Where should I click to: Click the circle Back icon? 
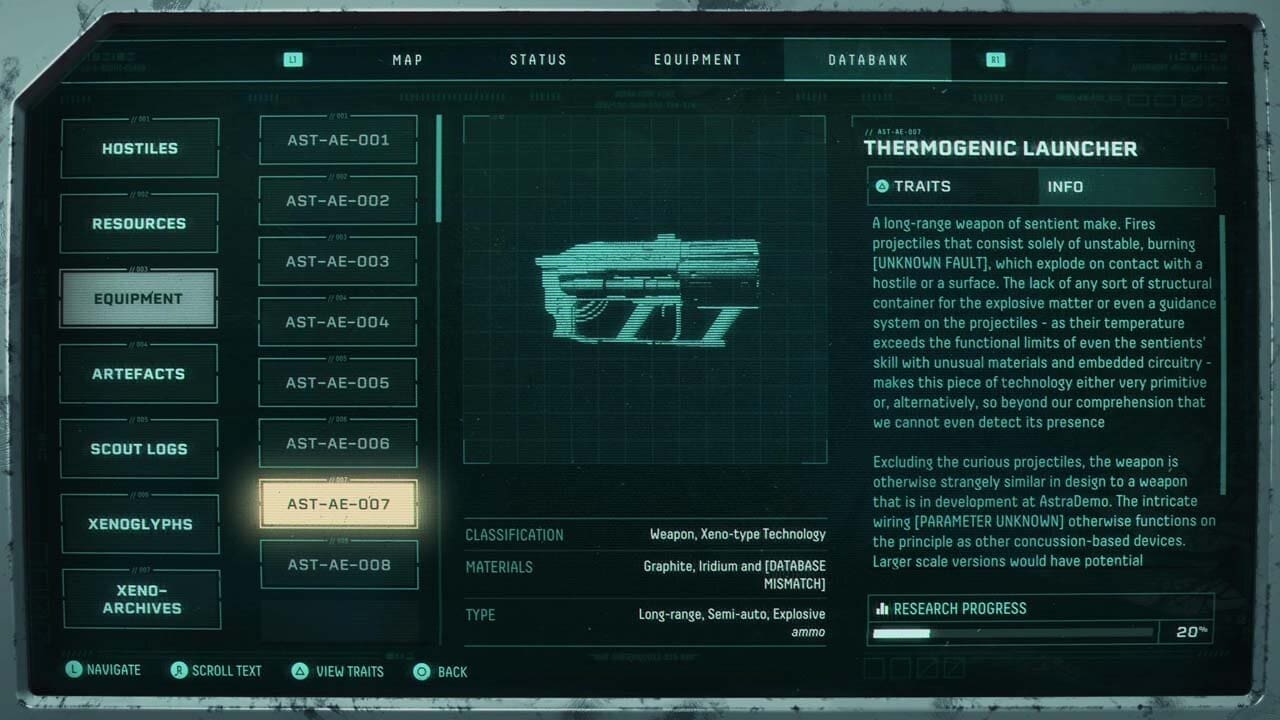coord(420,671)
